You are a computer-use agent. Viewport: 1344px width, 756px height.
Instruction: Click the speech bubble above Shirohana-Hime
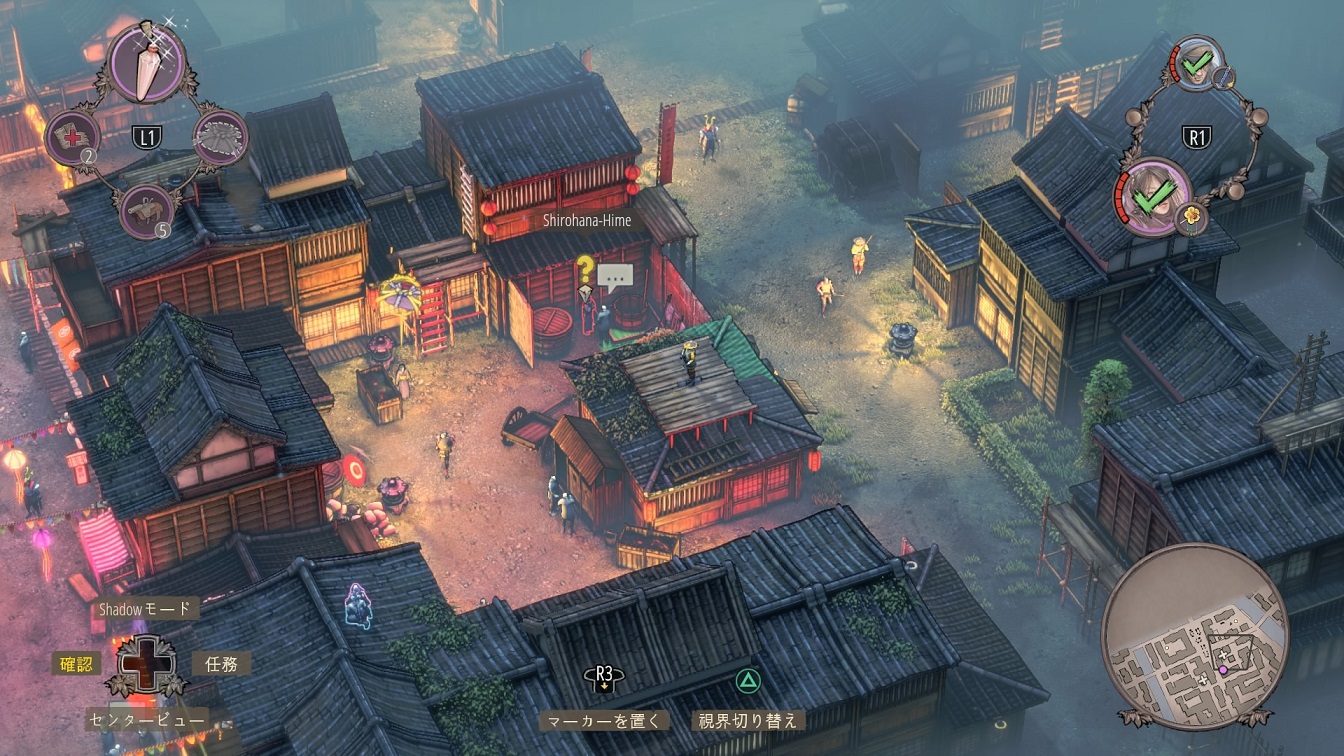click(615, 275)
